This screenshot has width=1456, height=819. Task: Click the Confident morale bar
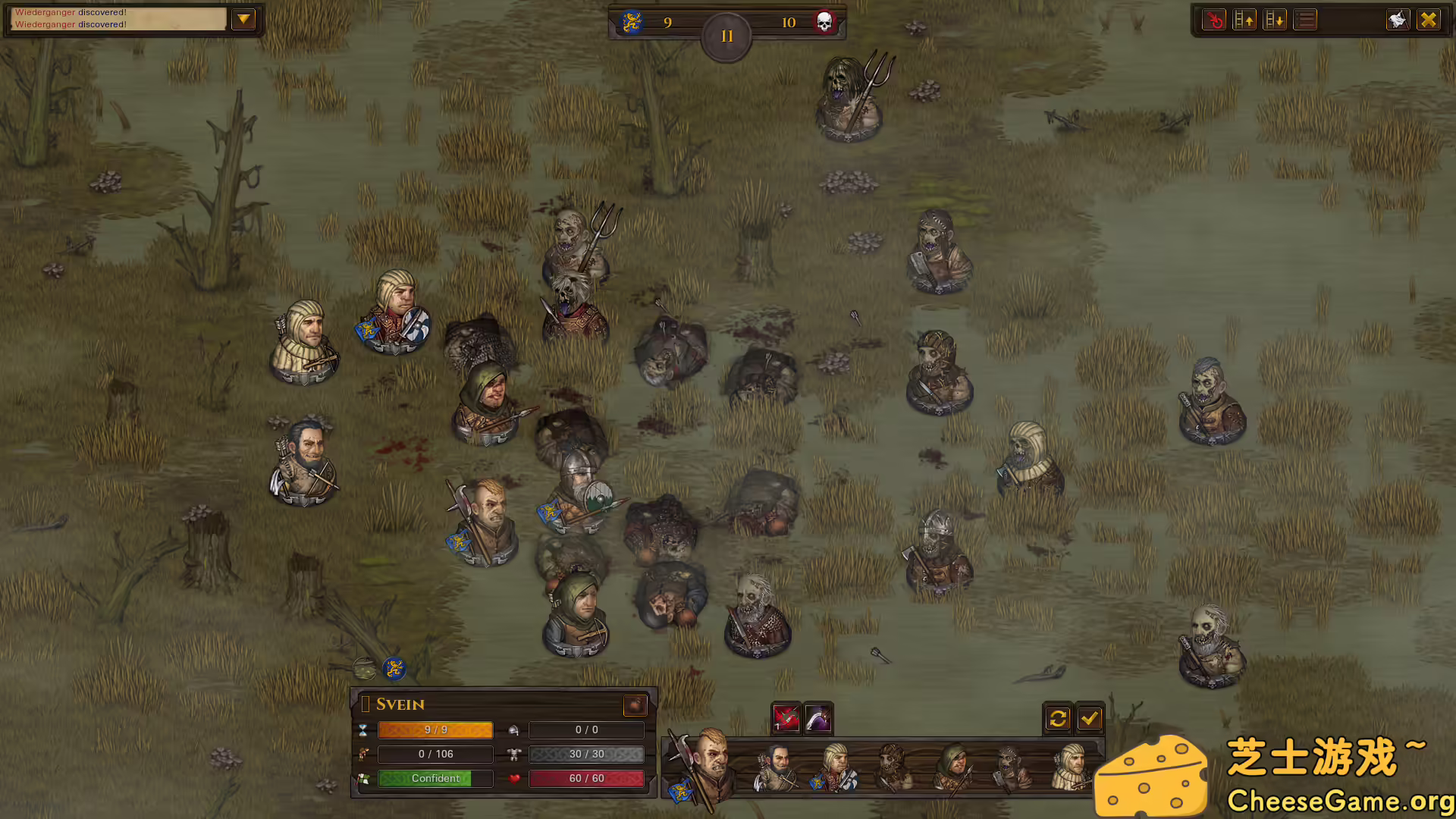(x=435, y=778)
